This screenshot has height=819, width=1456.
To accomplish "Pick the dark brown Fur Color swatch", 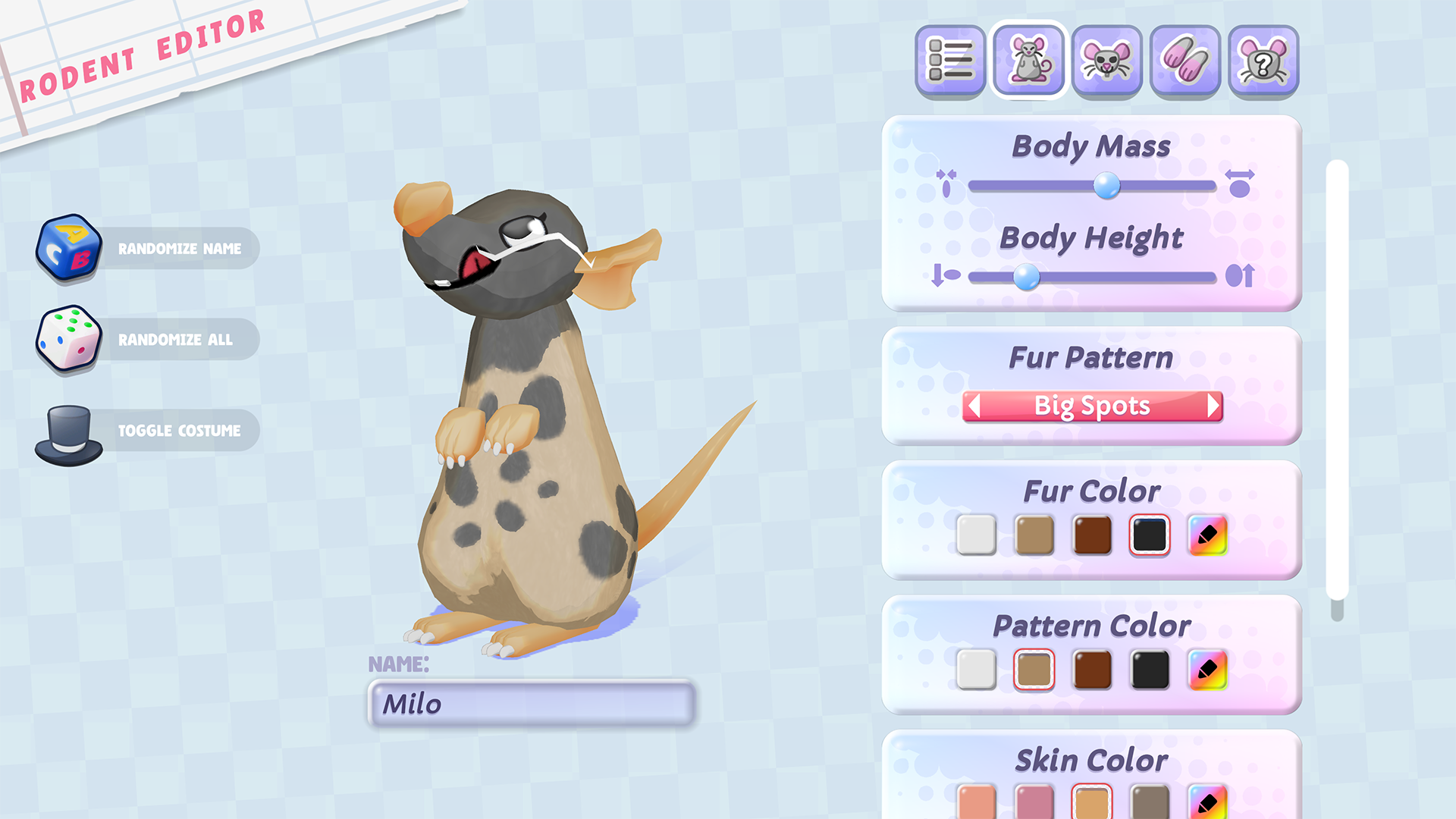I will point(1092,535).
